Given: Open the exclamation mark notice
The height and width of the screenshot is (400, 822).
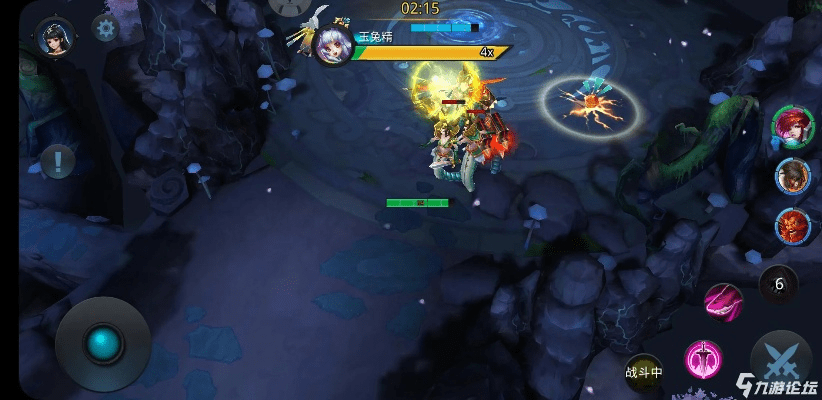Looking at the screenshot, I should tap(58, 160).
